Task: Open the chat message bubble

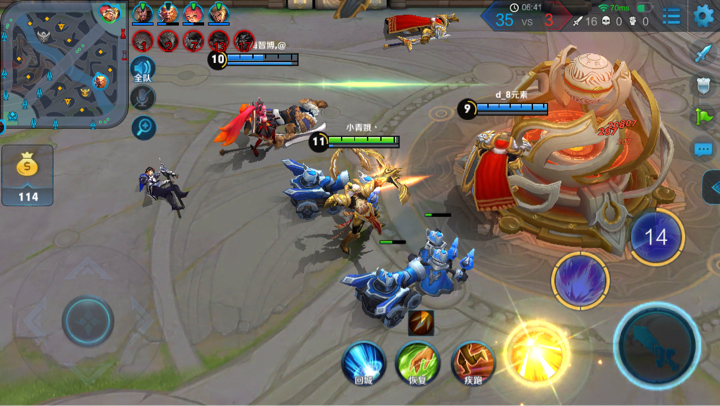Action: (x=704, y=150)
